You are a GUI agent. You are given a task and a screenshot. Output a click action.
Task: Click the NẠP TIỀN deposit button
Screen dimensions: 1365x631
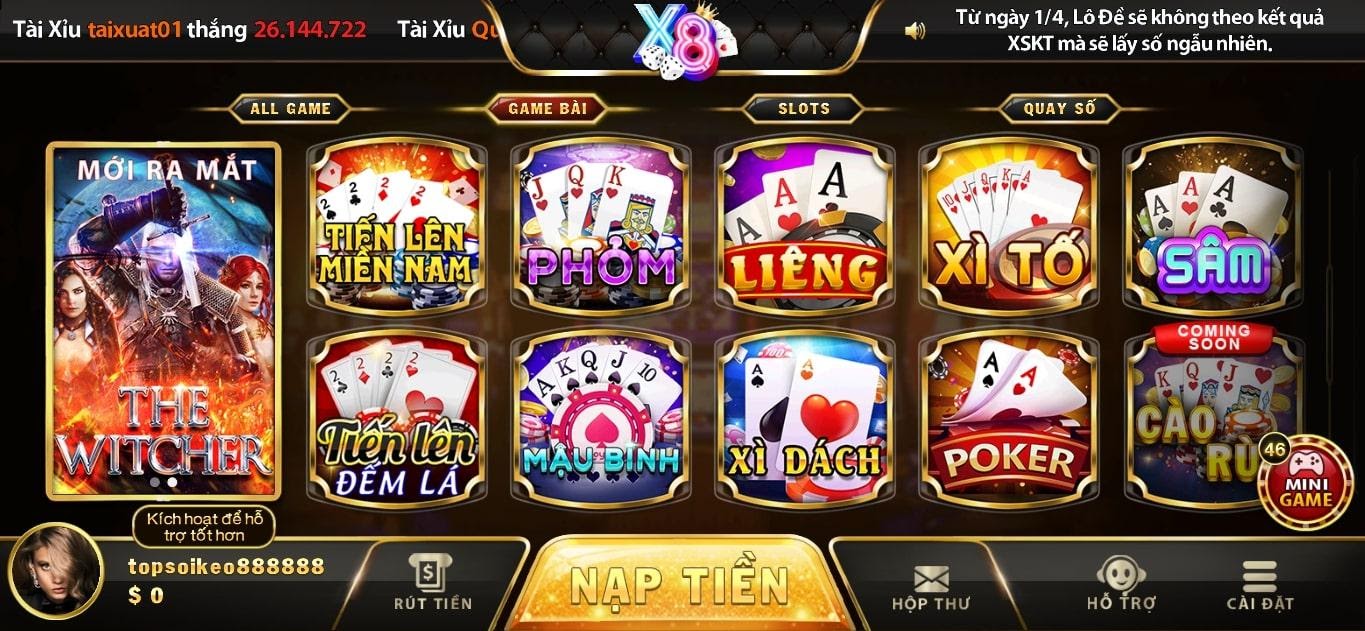pyautogui.click(x=679, y=587)
